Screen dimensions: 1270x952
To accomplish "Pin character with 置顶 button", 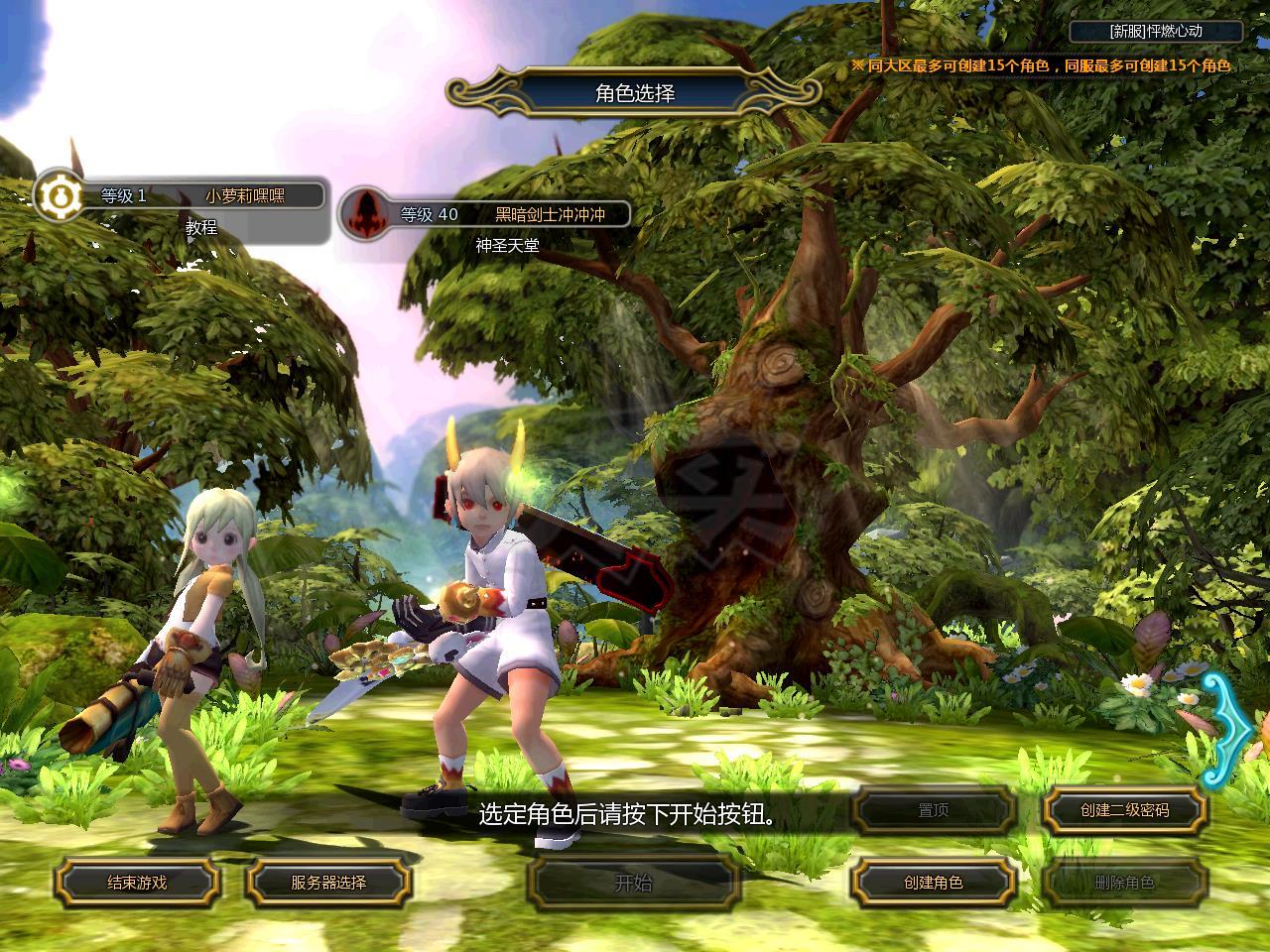I will [933, 810].
